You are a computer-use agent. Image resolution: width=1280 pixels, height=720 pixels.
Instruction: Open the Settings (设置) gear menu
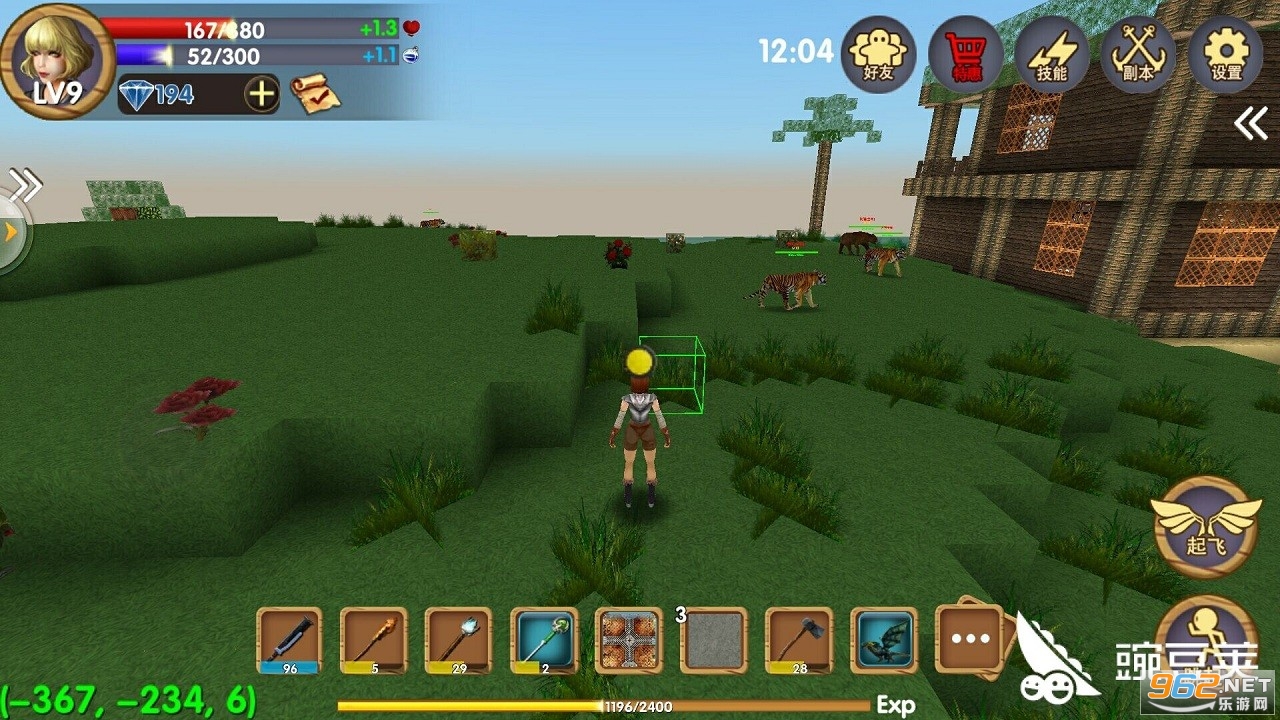coord(1225,54)
